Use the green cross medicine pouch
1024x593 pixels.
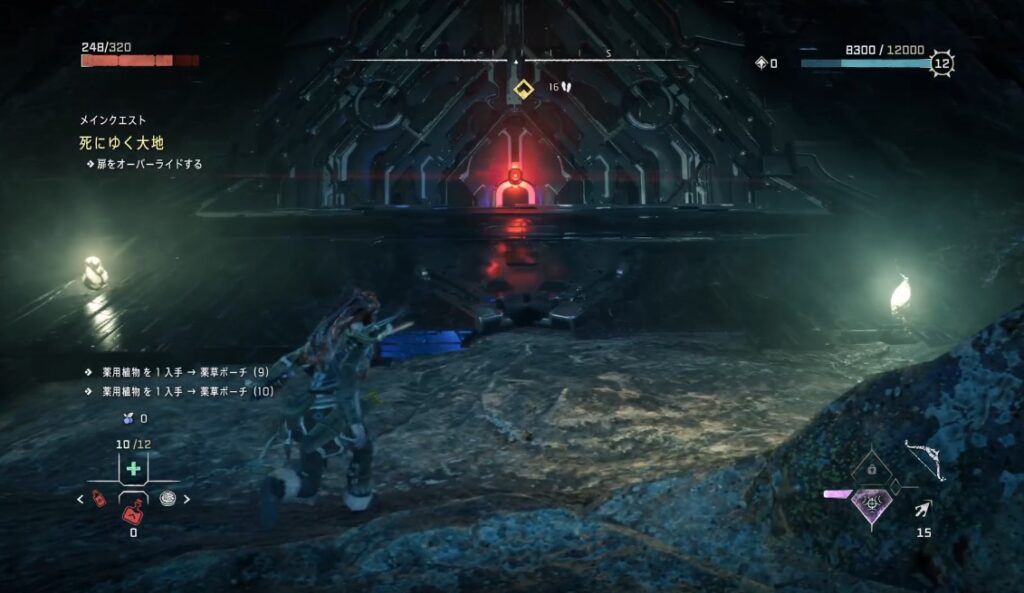[x=133, y=469]
